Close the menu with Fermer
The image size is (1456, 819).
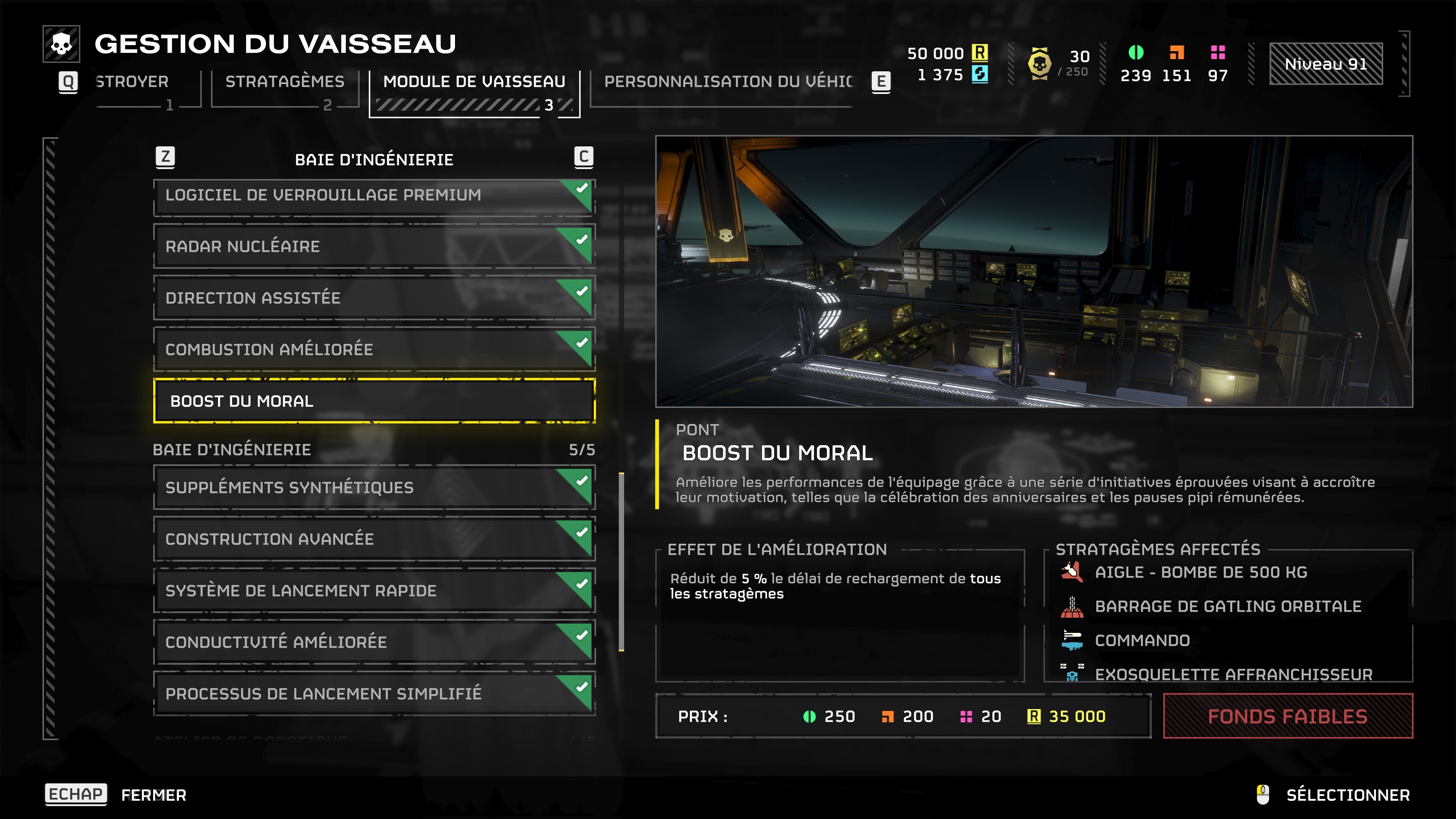click(154, 795)
